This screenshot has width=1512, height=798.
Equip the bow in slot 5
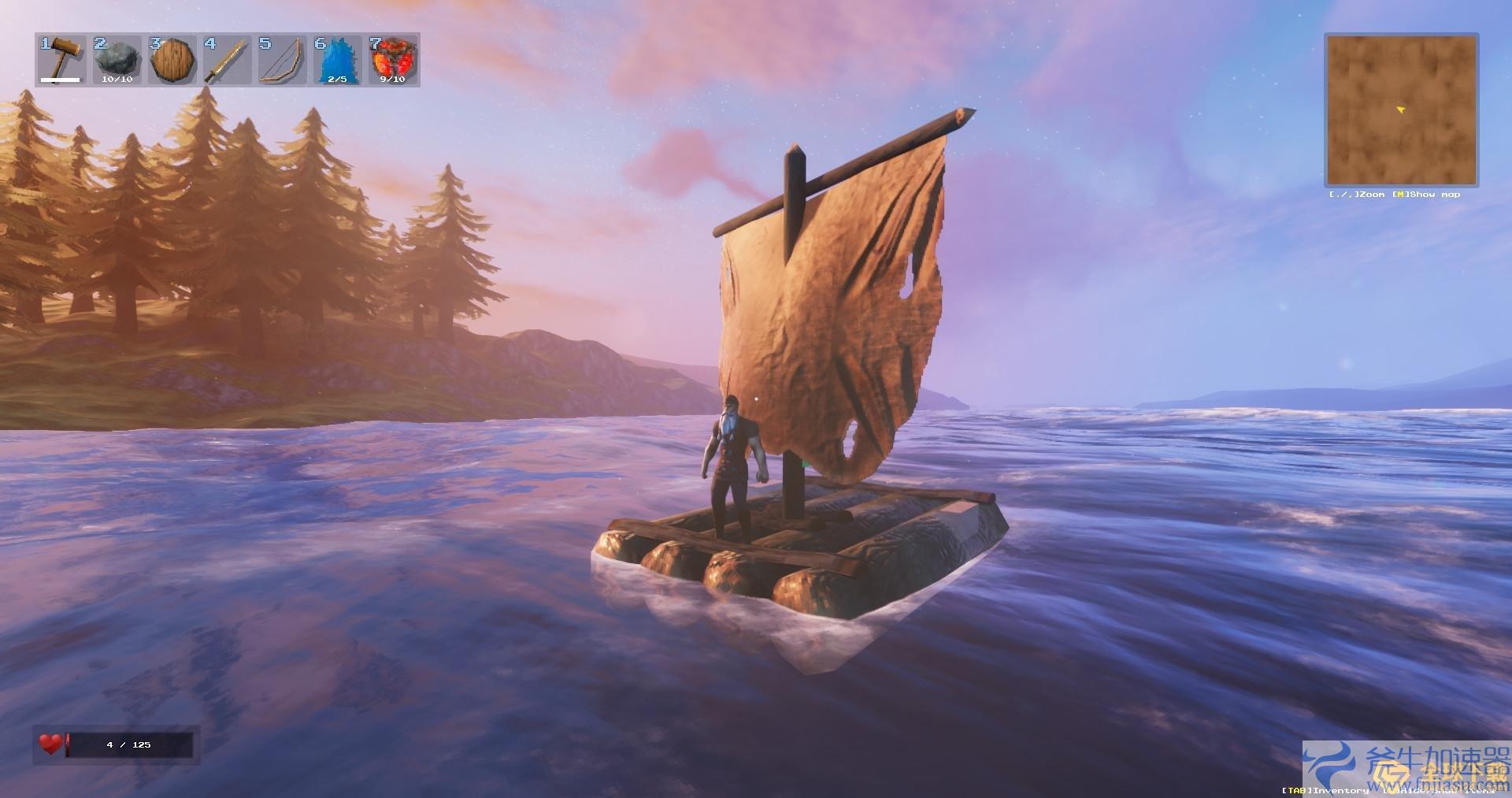coord(282,60)
